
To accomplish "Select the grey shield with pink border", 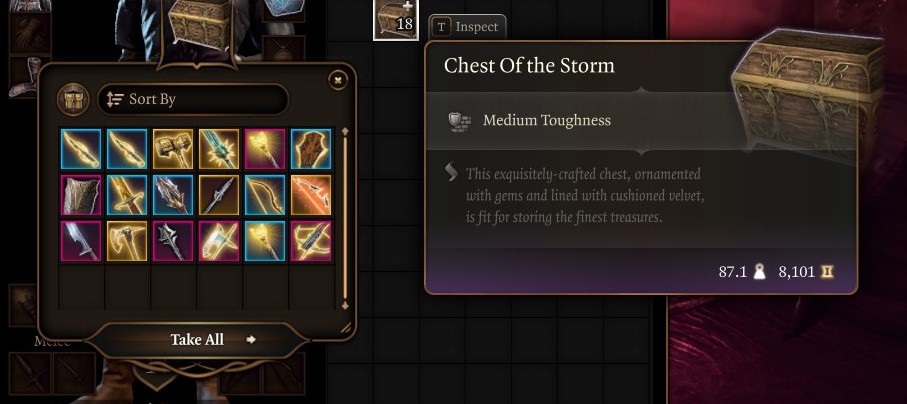I will 80,195.
